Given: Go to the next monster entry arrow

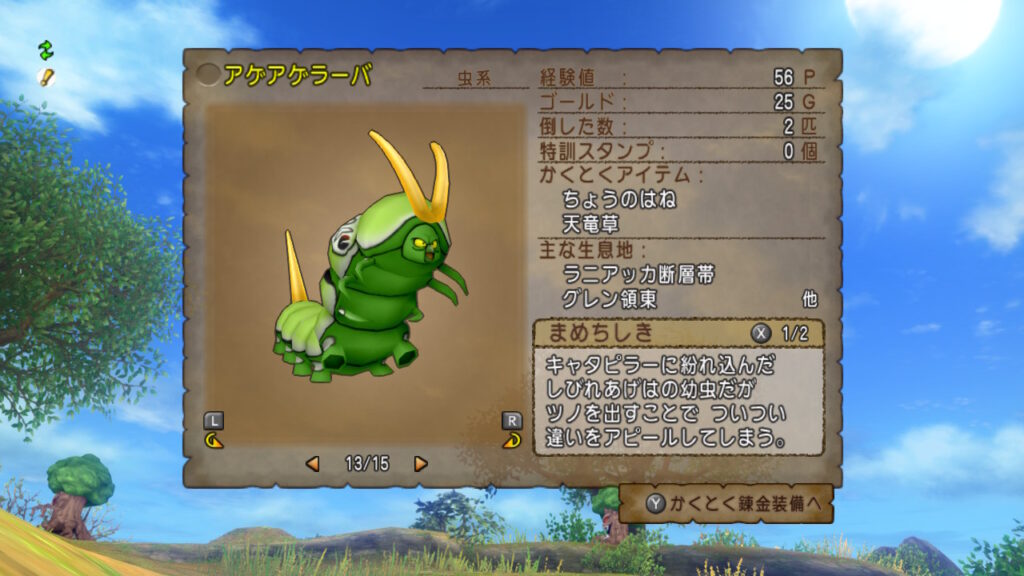Looking at the screenshot, I should 421,464.
